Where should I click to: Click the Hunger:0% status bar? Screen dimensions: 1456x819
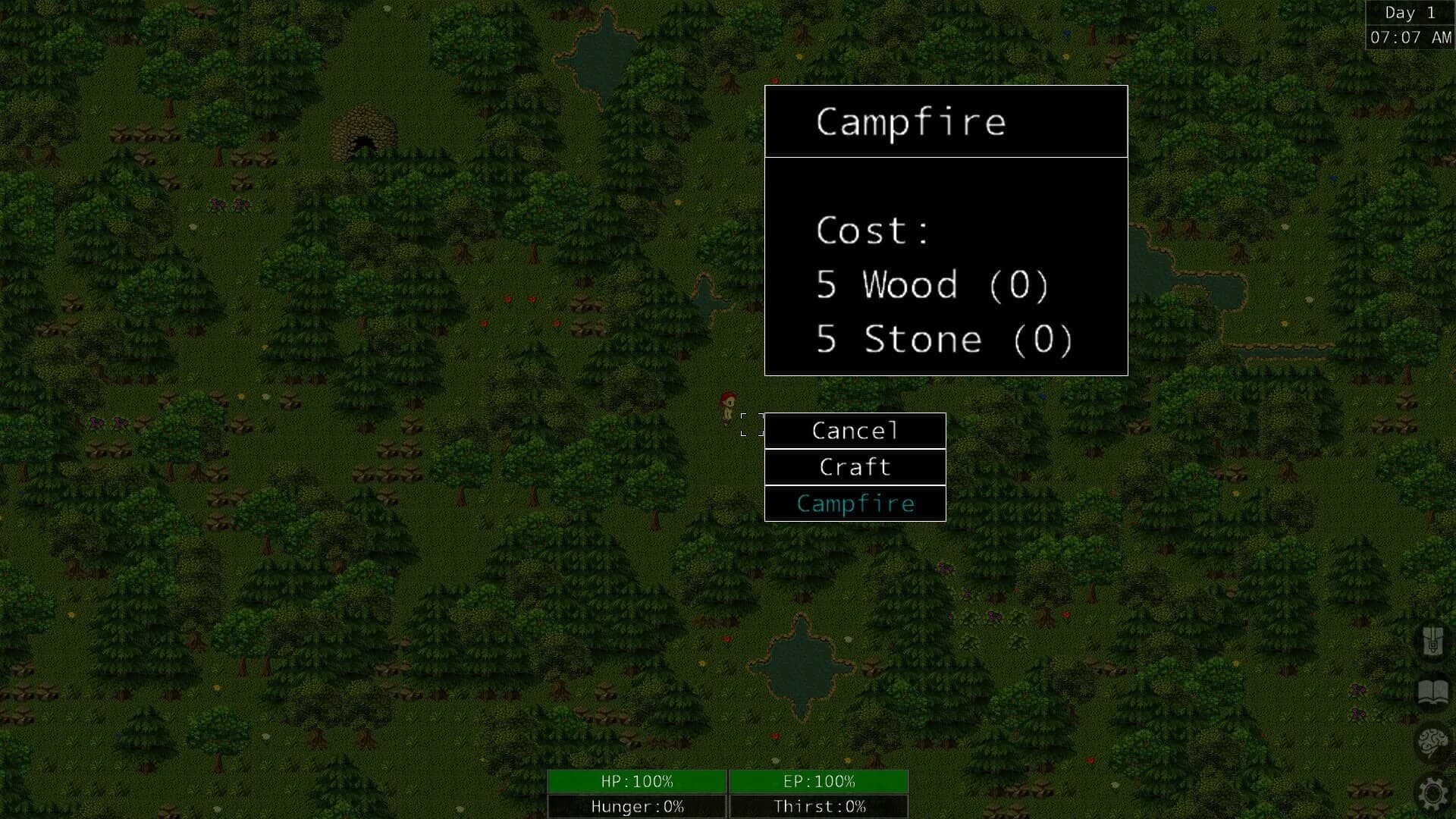[637, 806]
